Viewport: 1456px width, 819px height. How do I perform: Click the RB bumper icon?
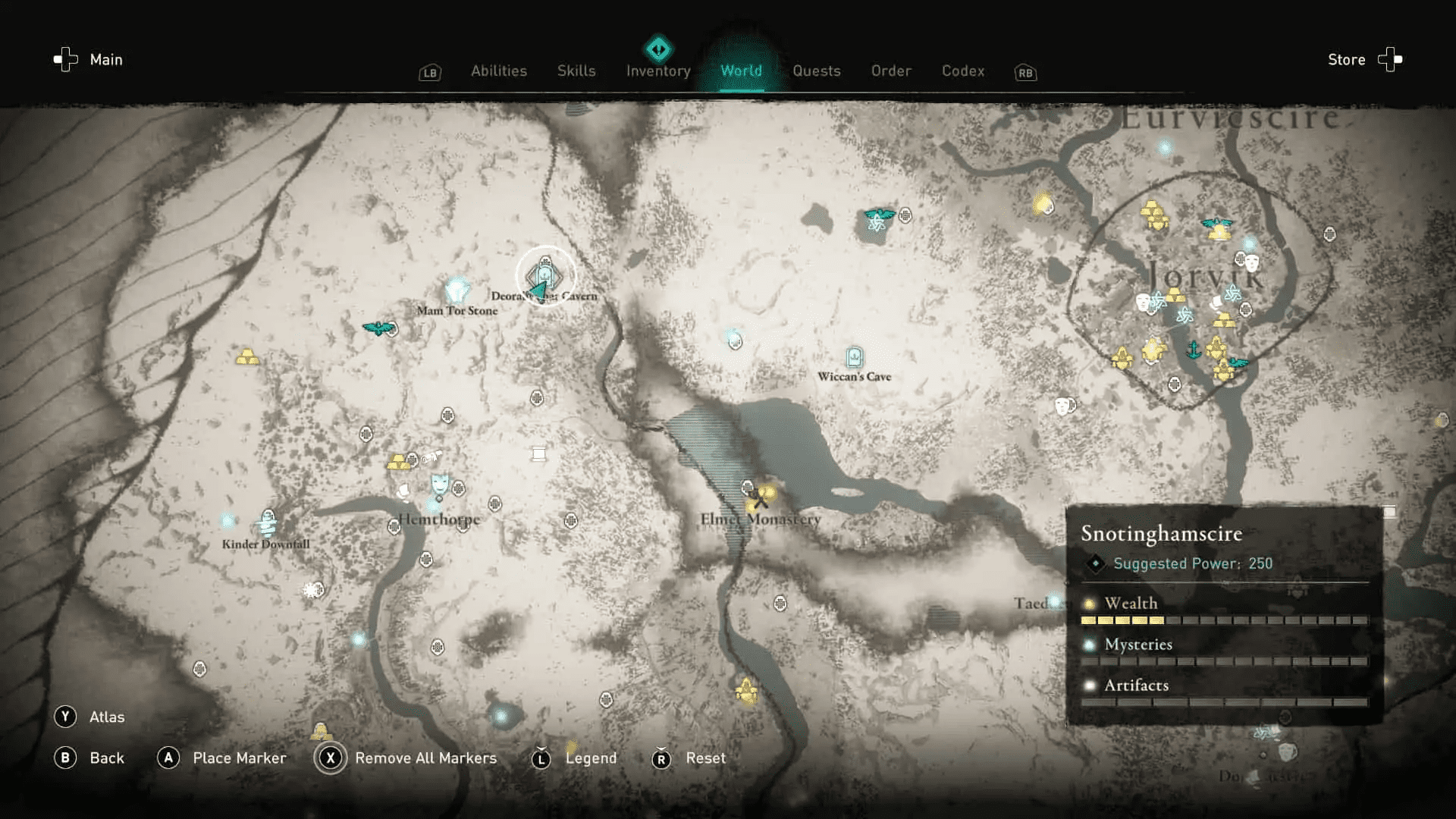(1025, 73)
